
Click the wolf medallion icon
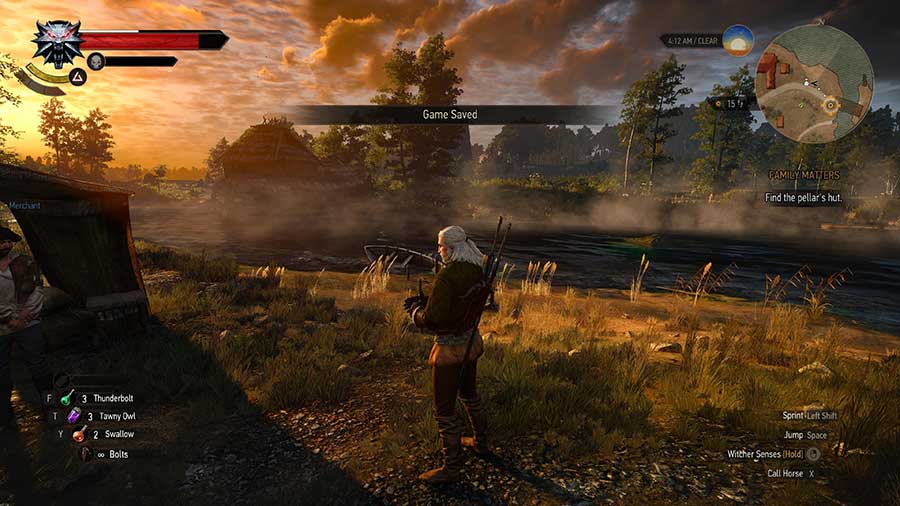coord(56,43)
